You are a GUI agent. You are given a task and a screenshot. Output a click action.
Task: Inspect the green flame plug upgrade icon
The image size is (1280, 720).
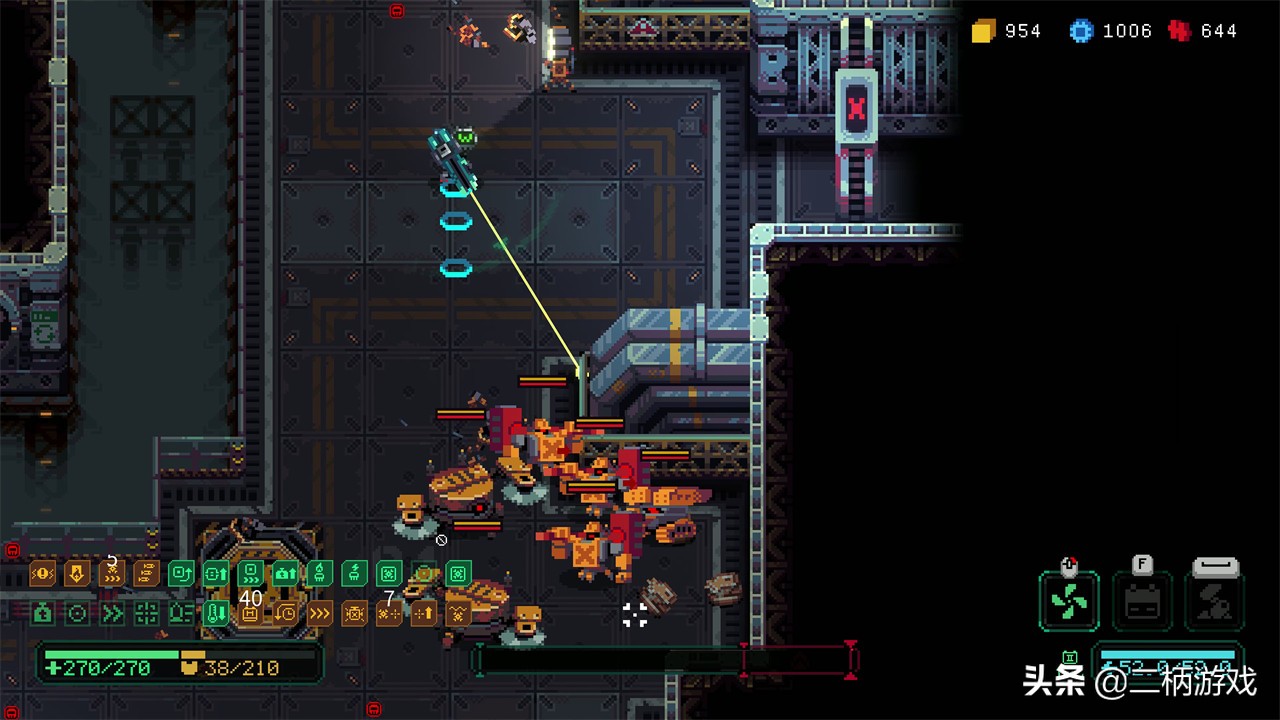pyautogui.click(x=320, y=573)
